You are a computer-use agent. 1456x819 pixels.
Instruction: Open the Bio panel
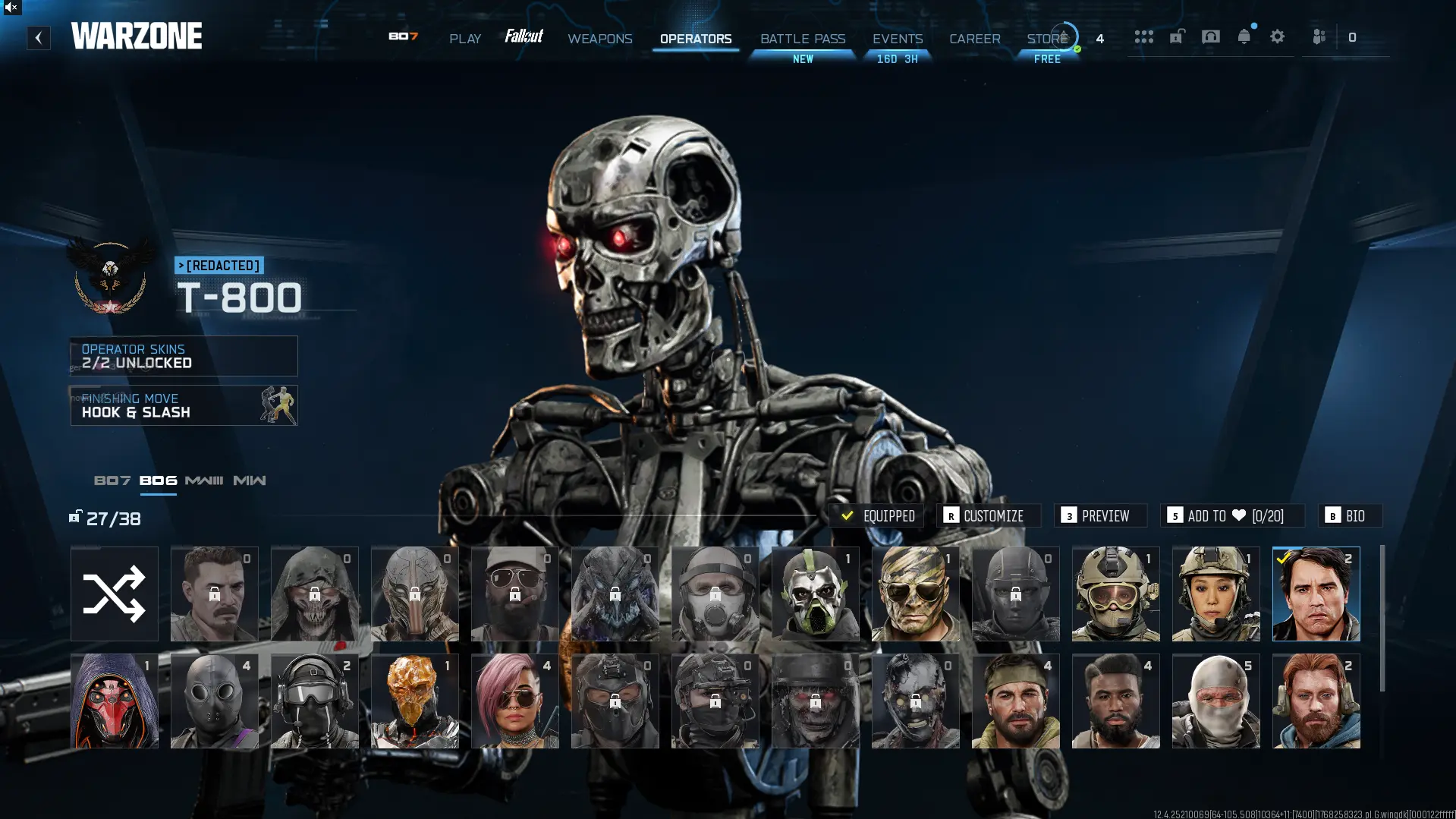[1349, 515]
